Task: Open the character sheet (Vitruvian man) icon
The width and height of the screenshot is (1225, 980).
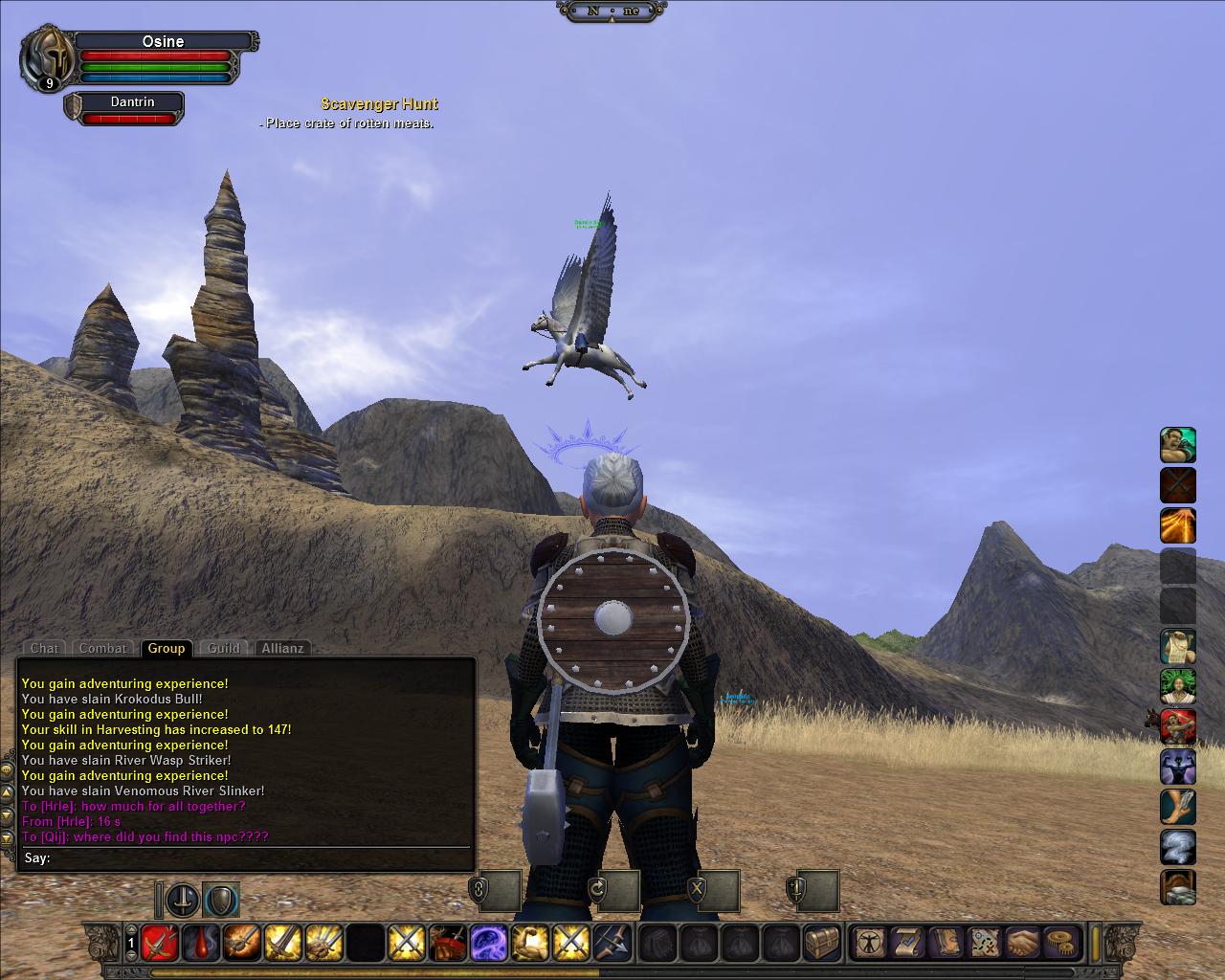Action: [x=869, y=943]
